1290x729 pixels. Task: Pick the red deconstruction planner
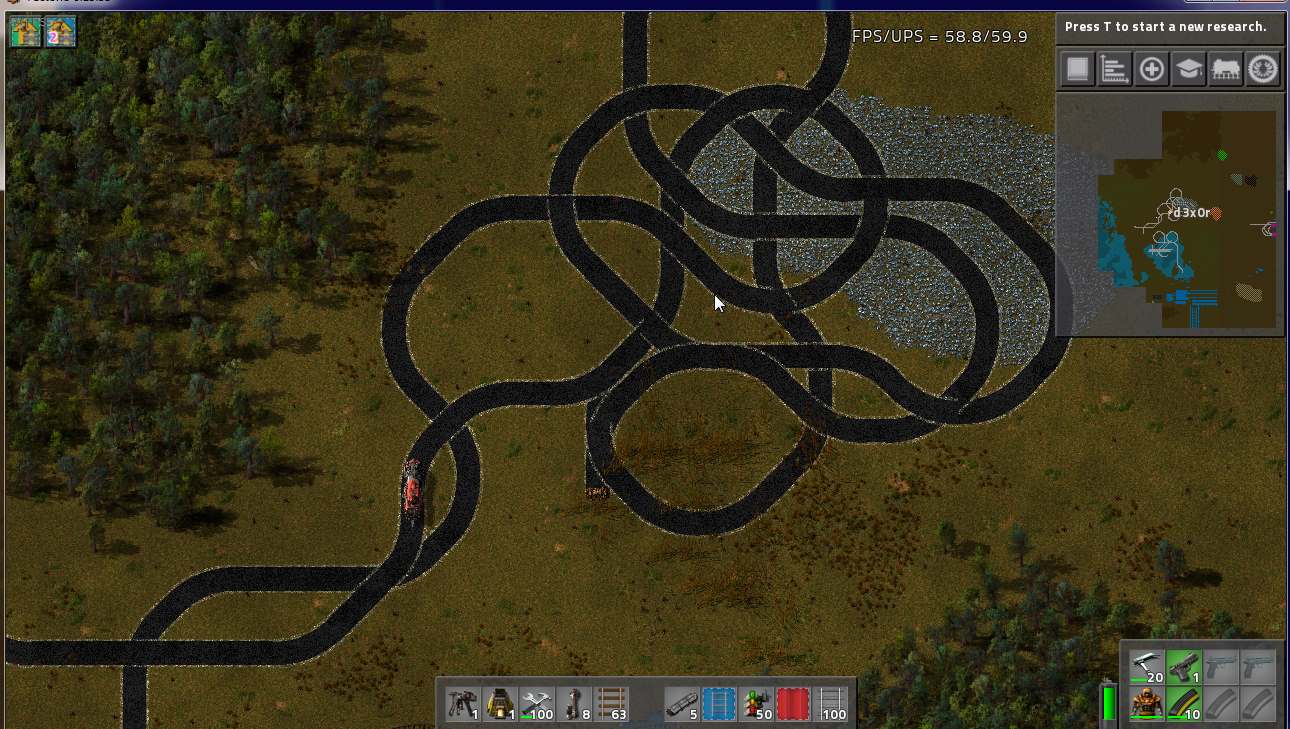click(x=793, y=705)
